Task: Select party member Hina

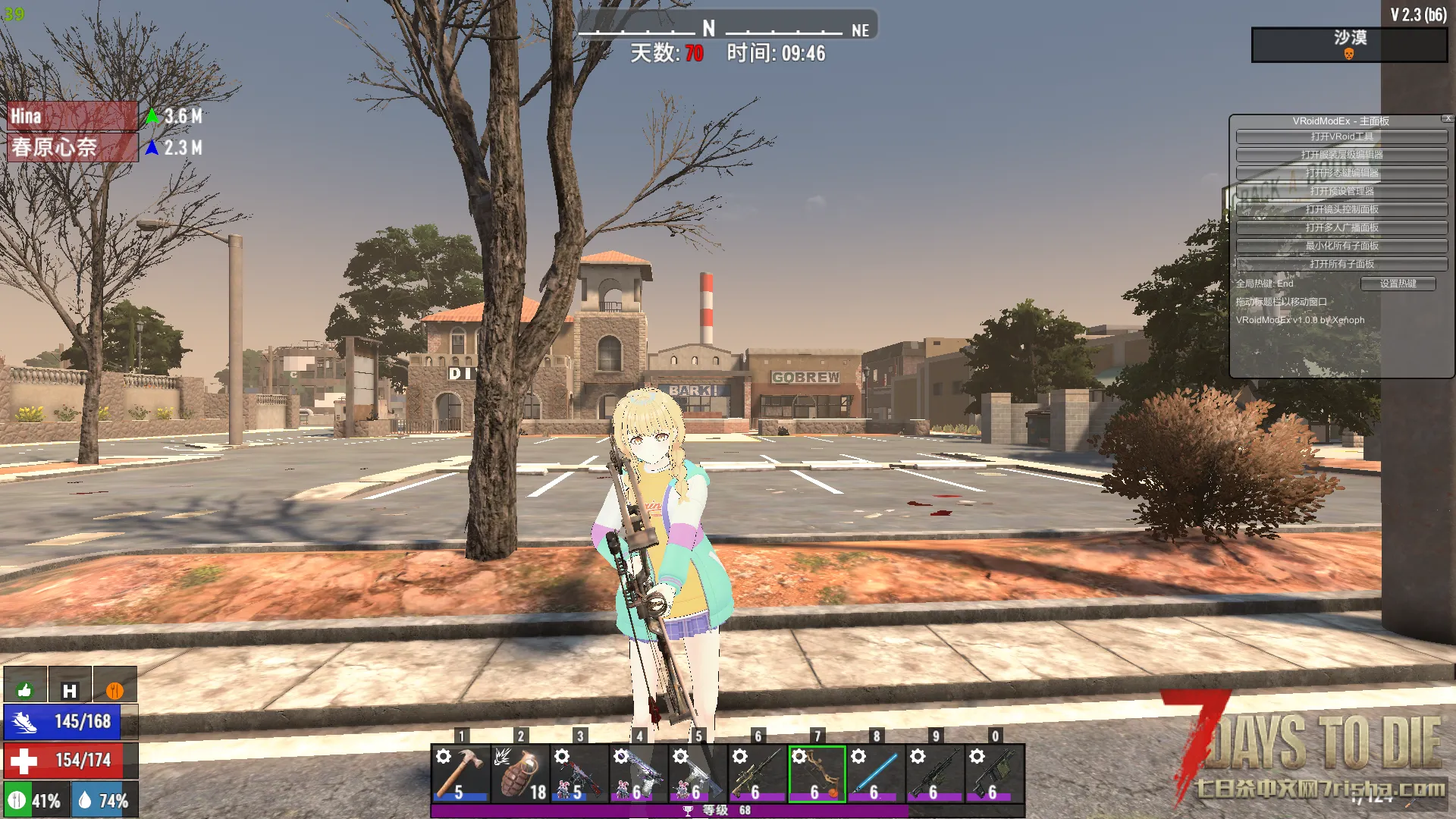Action: pos(72,116)
